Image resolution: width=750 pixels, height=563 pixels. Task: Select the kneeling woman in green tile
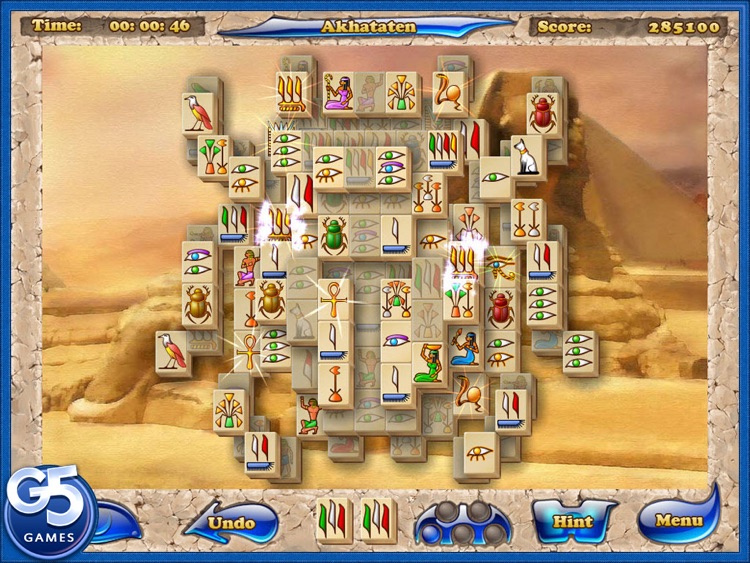coord(429,362)
